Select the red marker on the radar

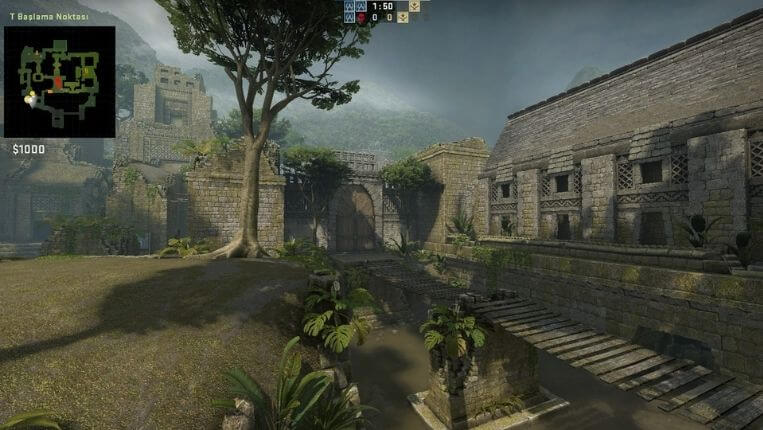click(x=58, y=81)
